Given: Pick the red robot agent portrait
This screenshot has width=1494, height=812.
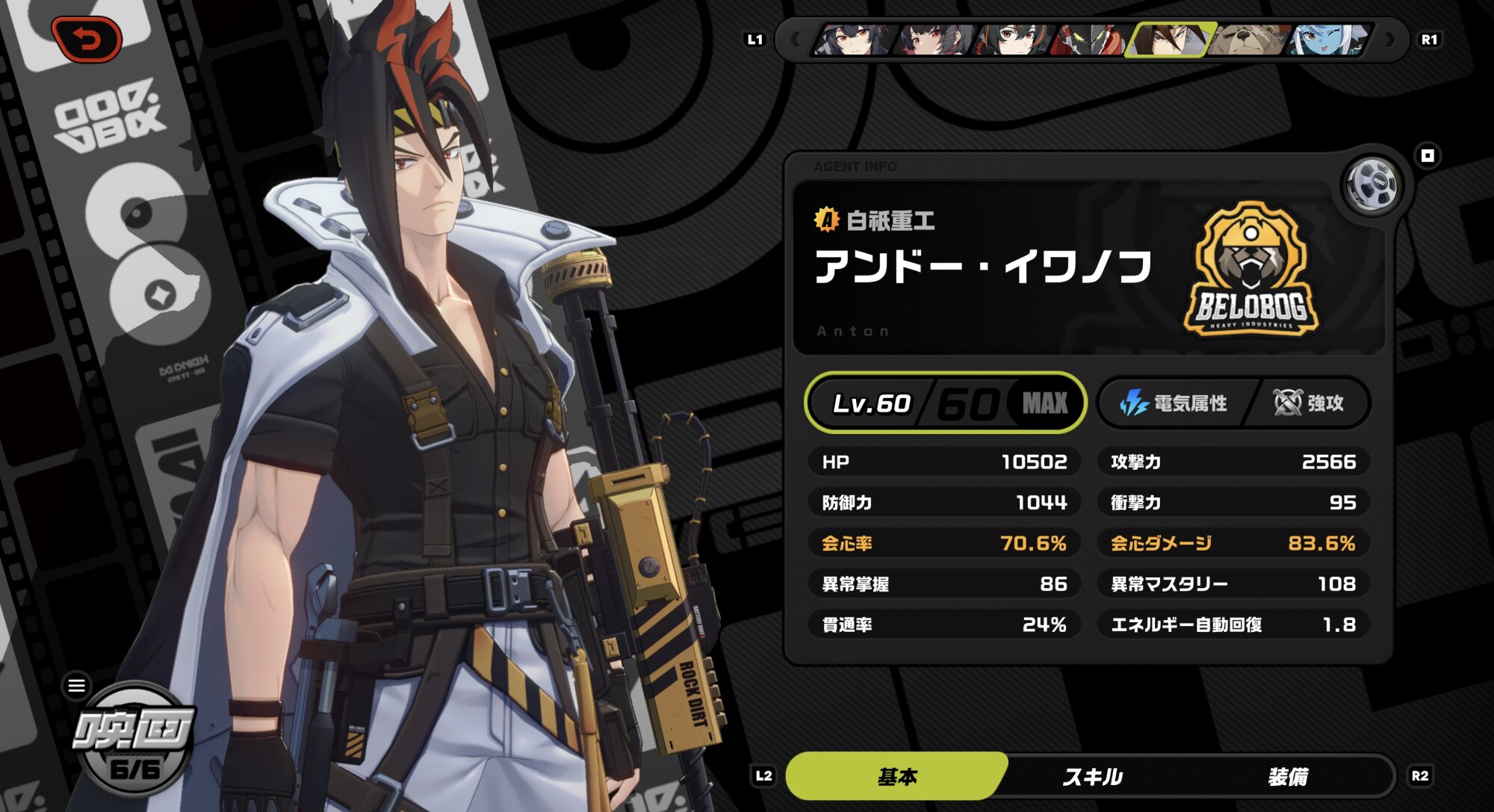Looking at the screenshot, I should (1091, 40).
